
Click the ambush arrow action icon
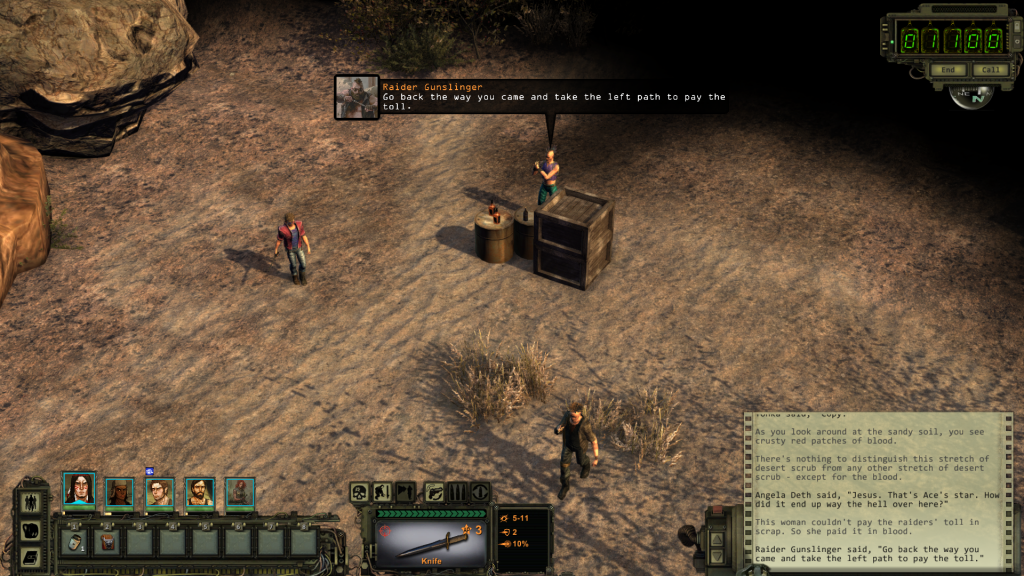405,492
